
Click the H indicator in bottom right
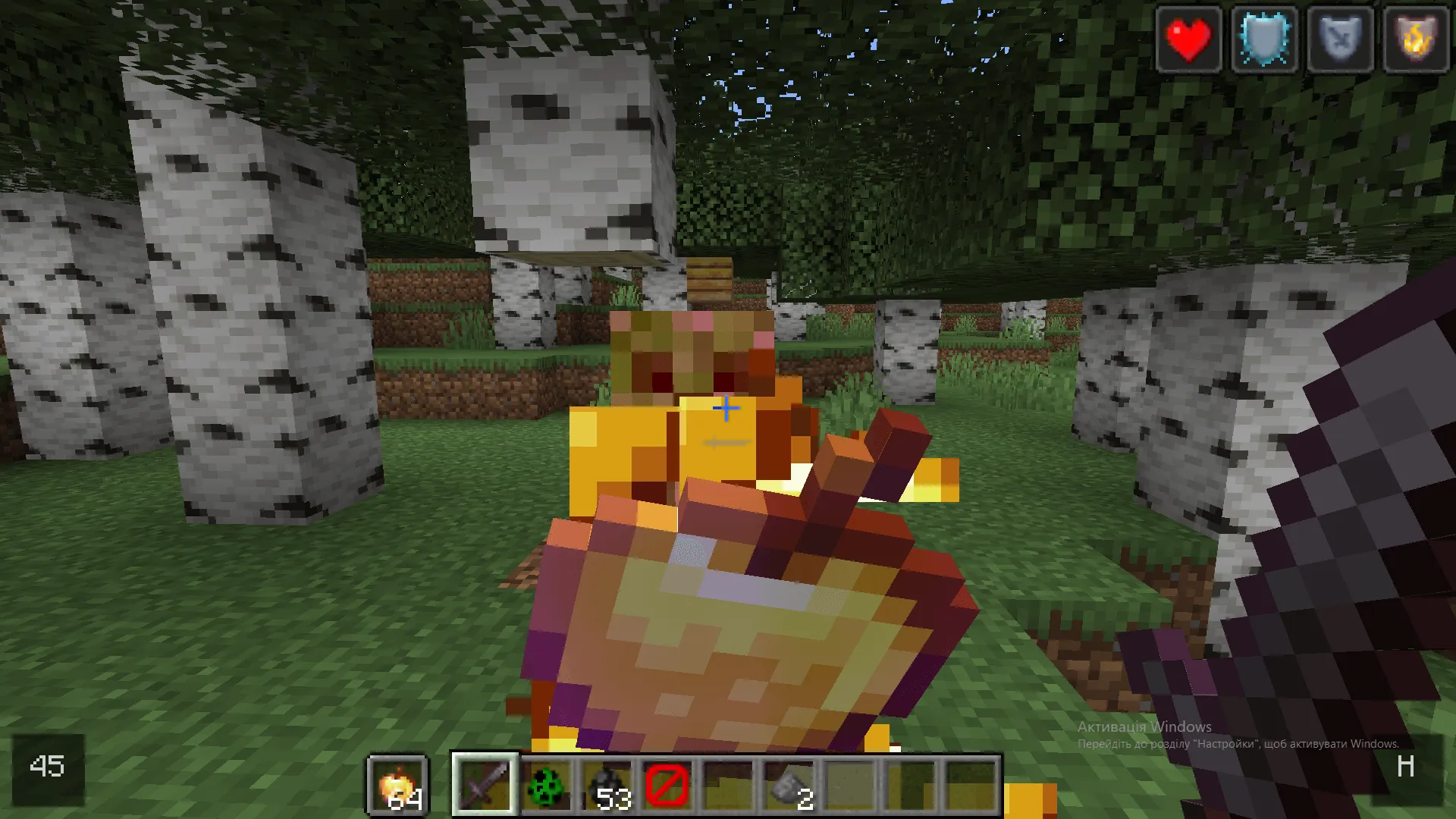pyautogui.click(x=1407, y=767)
